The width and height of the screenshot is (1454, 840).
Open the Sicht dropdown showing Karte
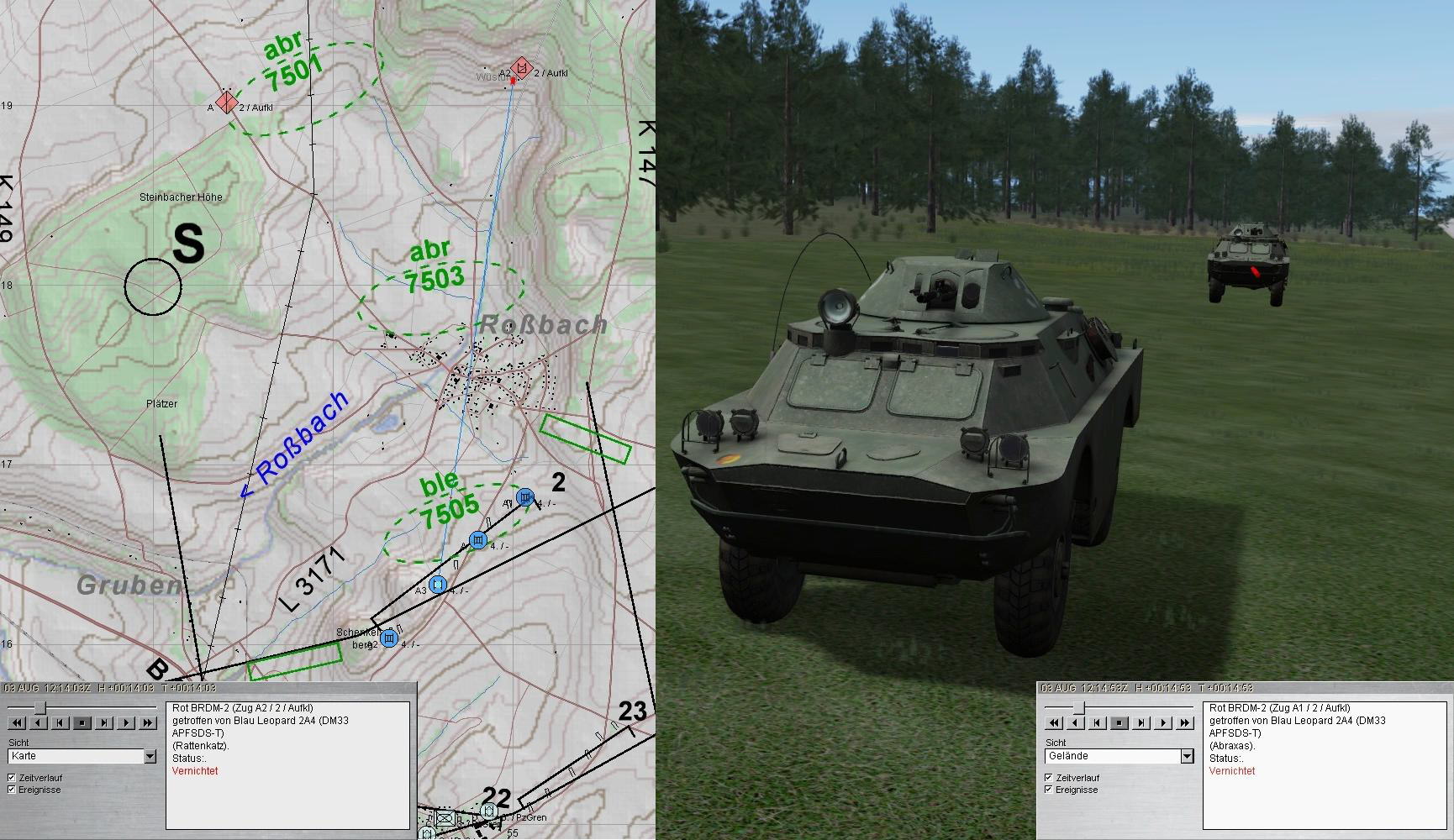pyautogui.click(x=150, y=756)
